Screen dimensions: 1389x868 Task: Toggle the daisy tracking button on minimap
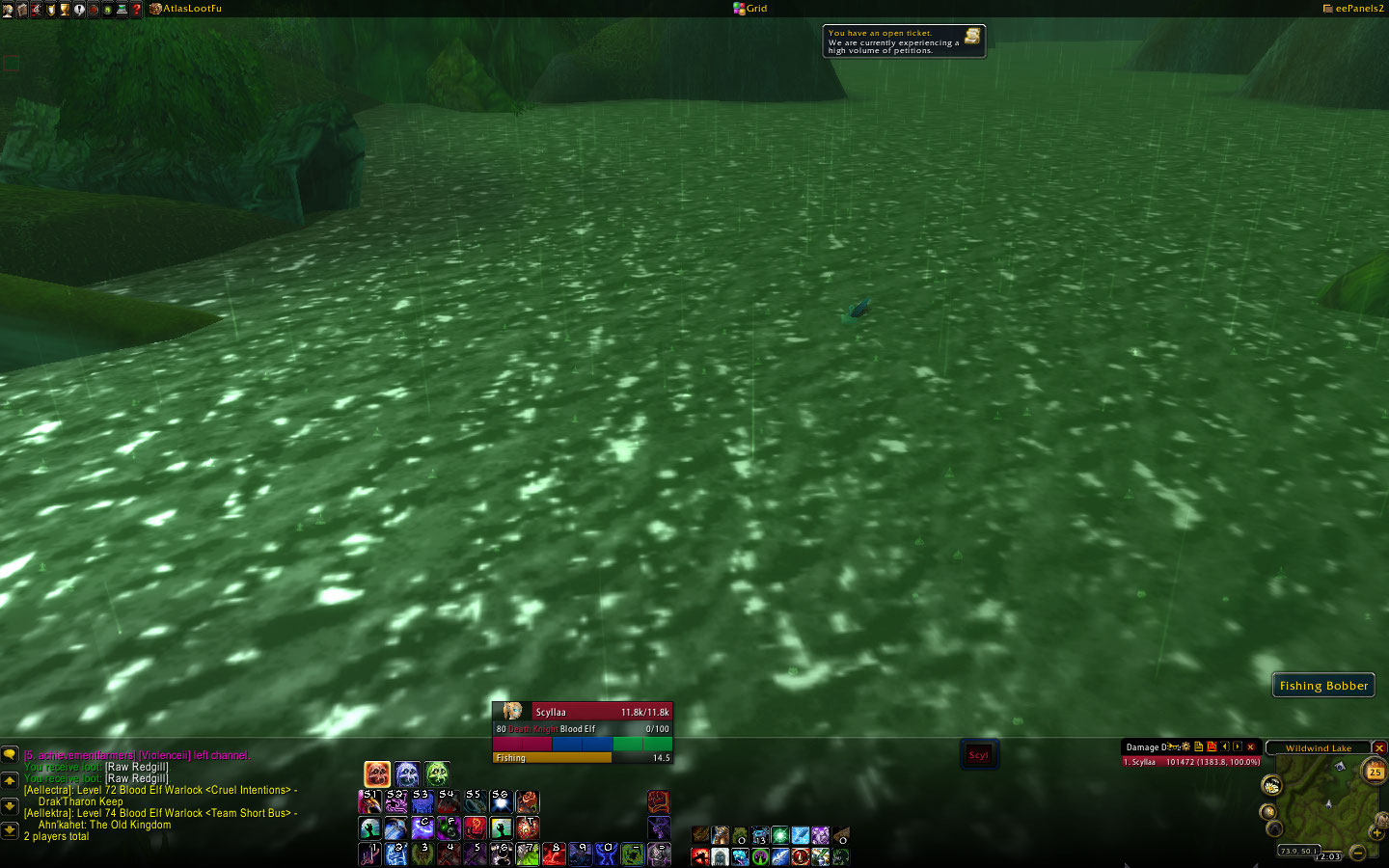[1271, 786]
